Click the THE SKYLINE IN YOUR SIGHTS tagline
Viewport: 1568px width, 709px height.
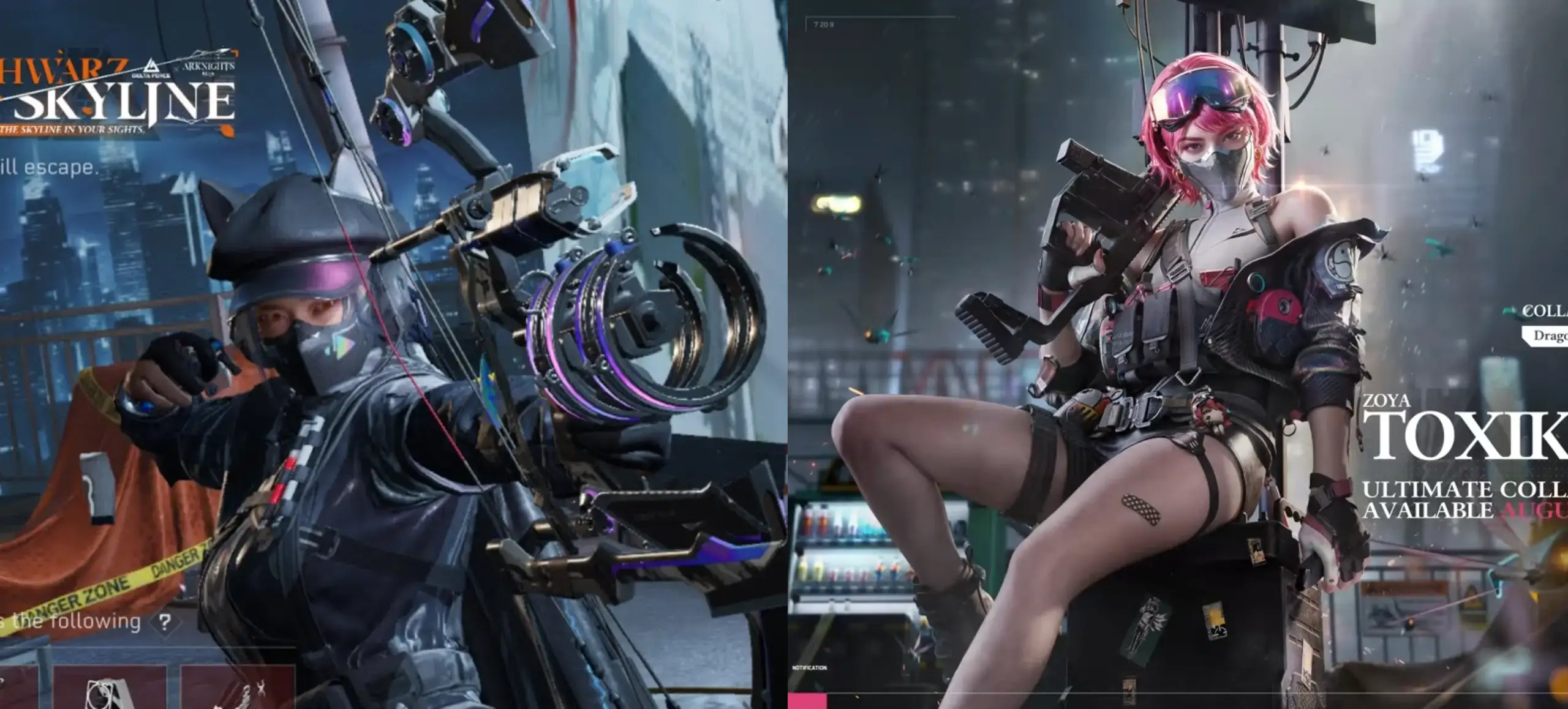point(72,130)
